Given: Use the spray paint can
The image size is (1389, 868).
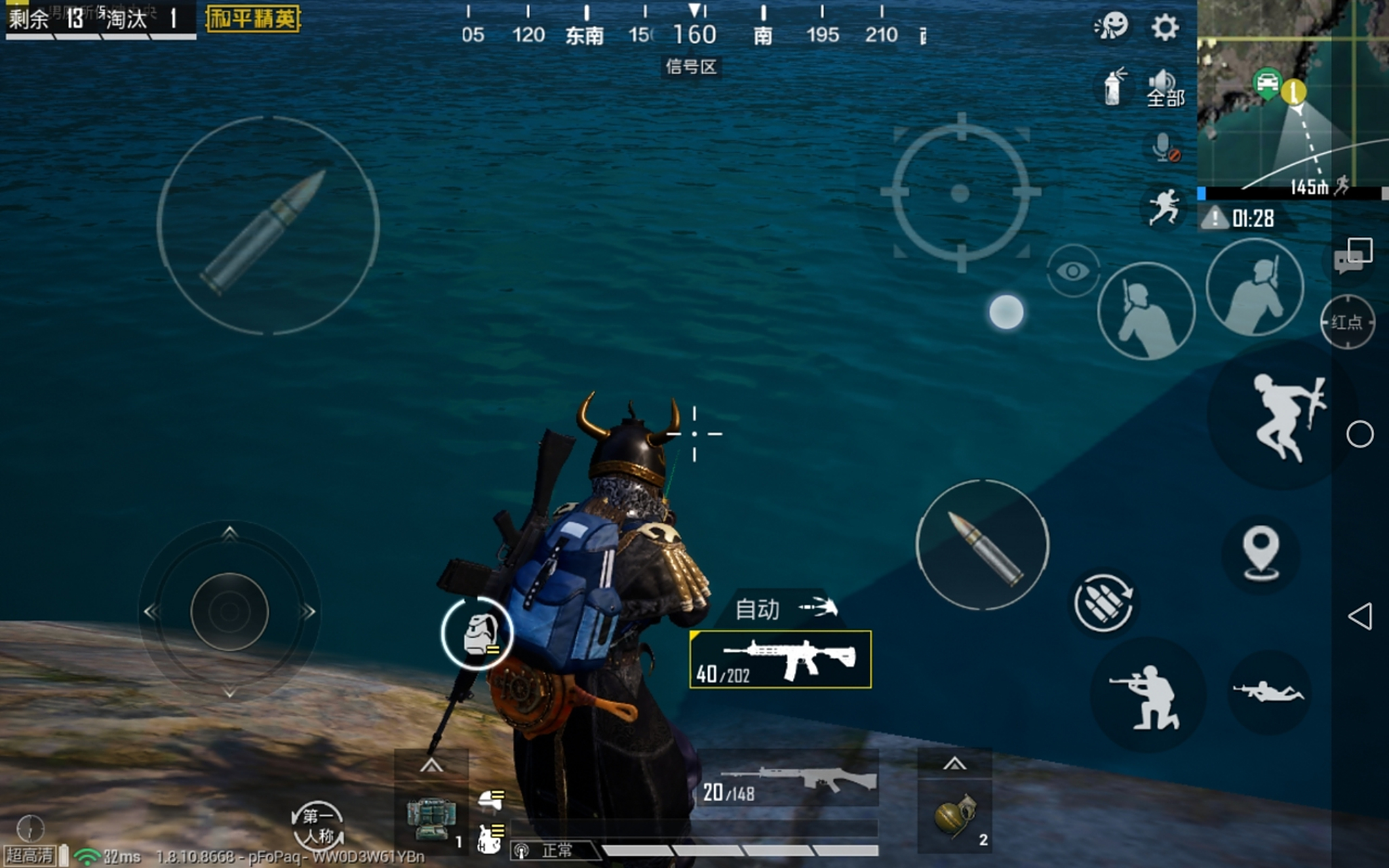Looking at the screenshot, I should [1113, 87].
